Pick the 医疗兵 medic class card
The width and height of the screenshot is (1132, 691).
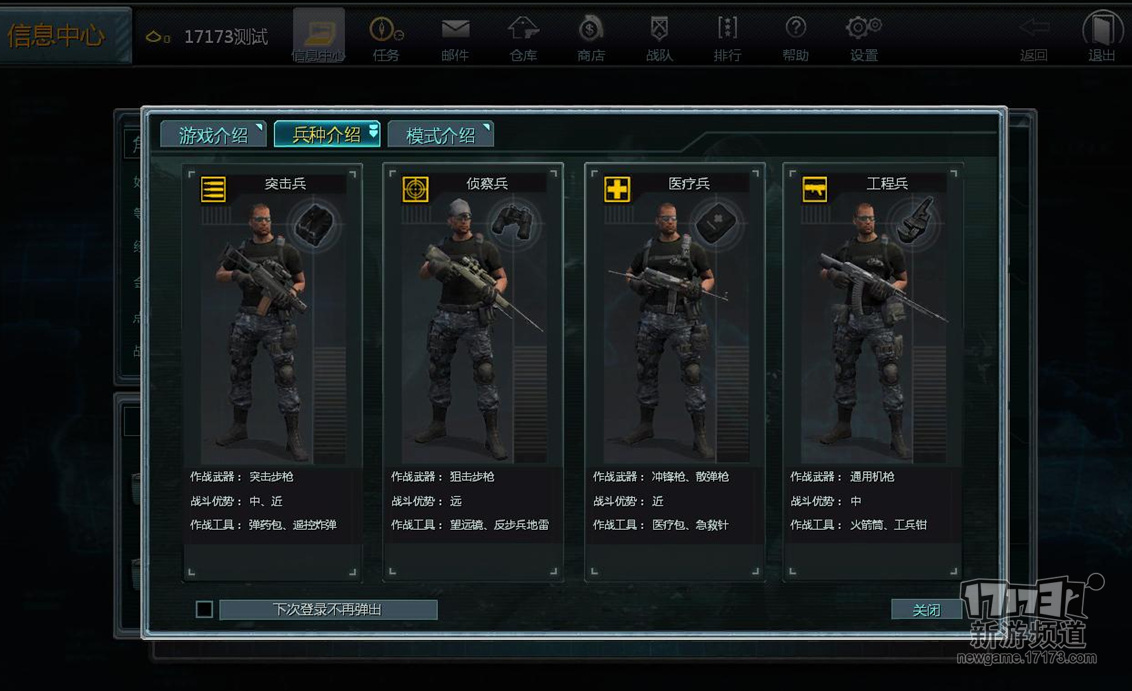tap(674, 370)
